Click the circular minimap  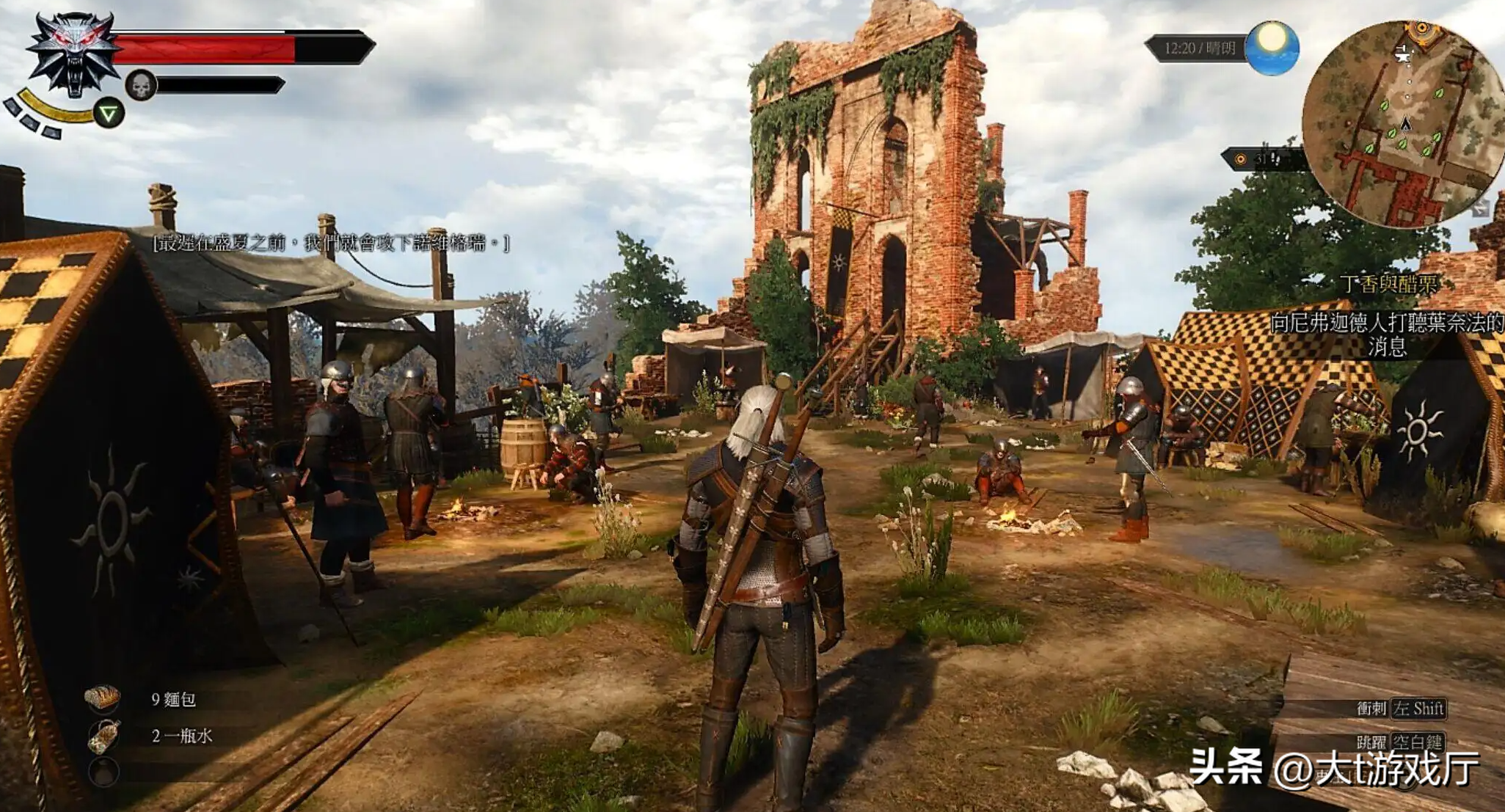point(1404,123)
